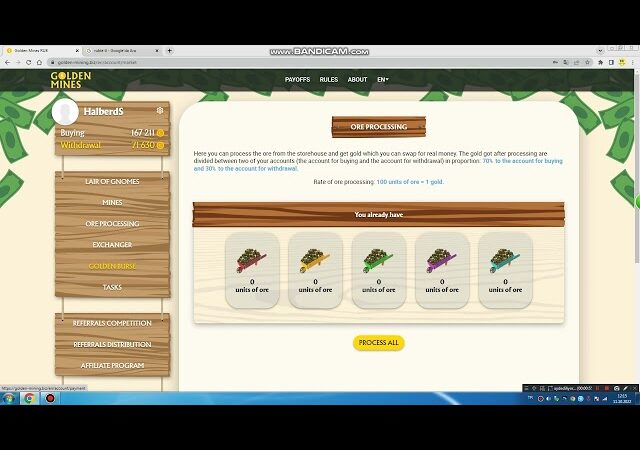Select Ore Processing in the sidebar
The image size is (640, 450).
point(112,223)
